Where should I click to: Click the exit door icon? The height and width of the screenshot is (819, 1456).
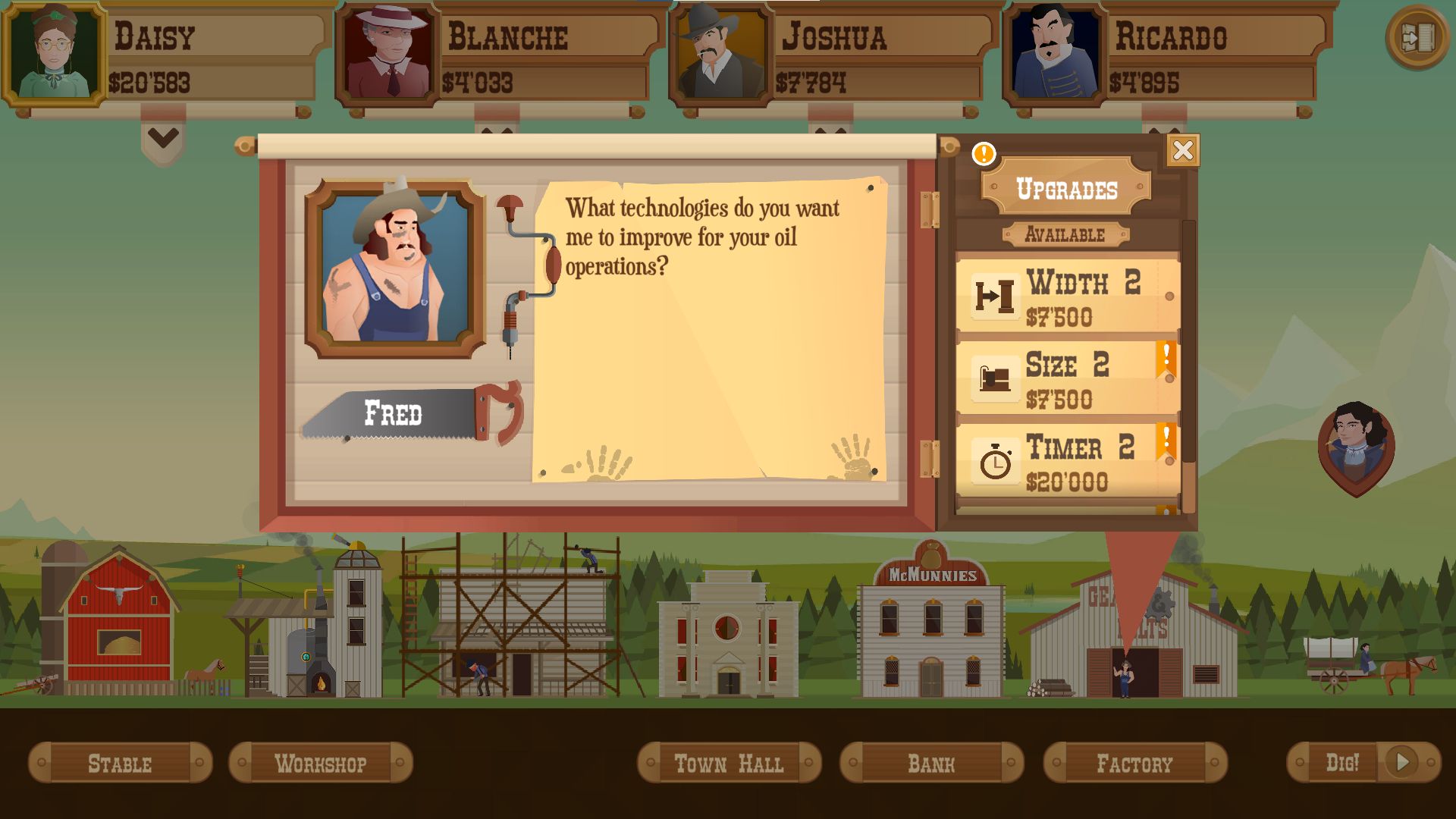click(1417, 37)
